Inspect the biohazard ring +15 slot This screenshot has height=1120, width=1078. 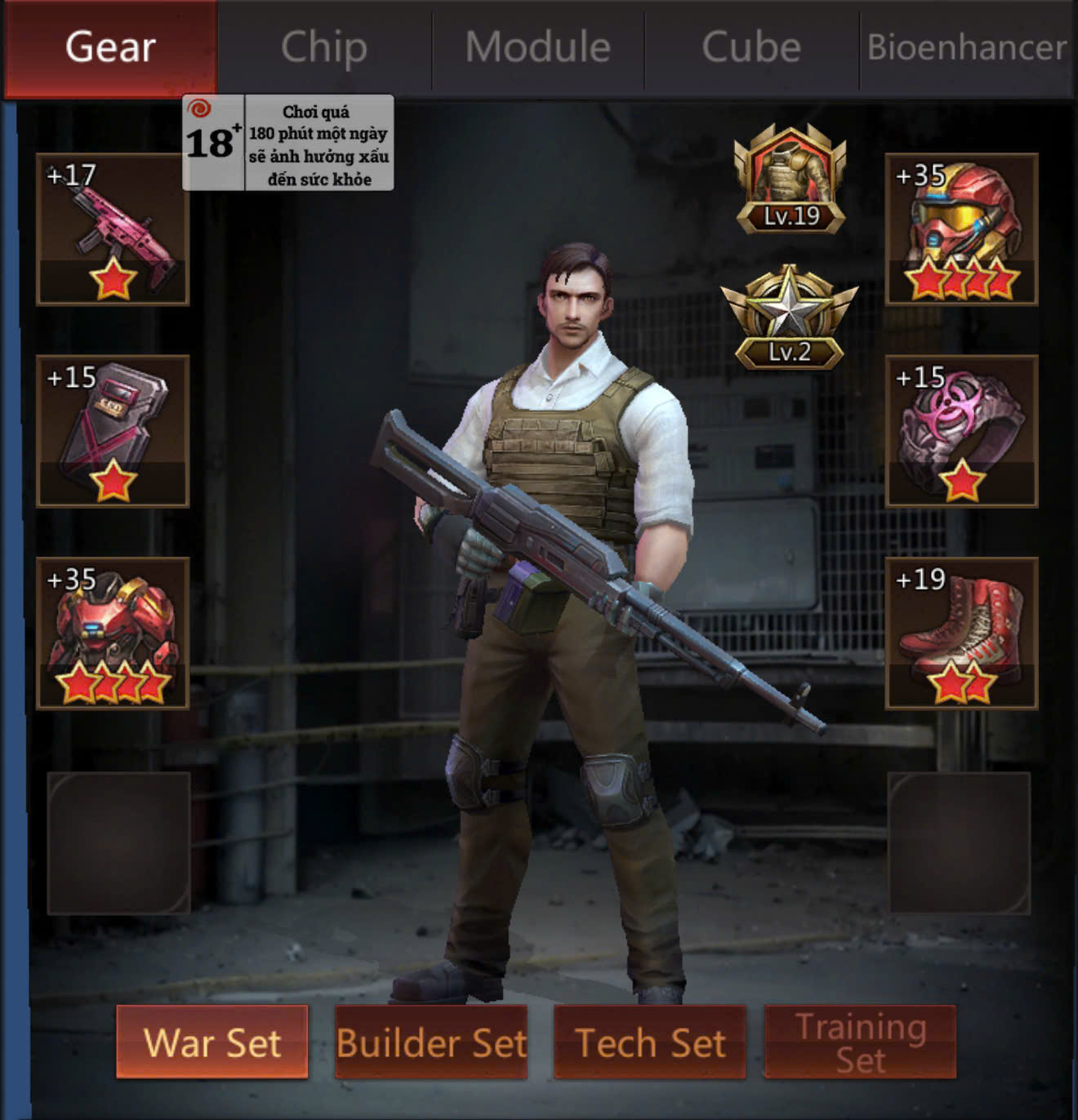click(961, 431)
